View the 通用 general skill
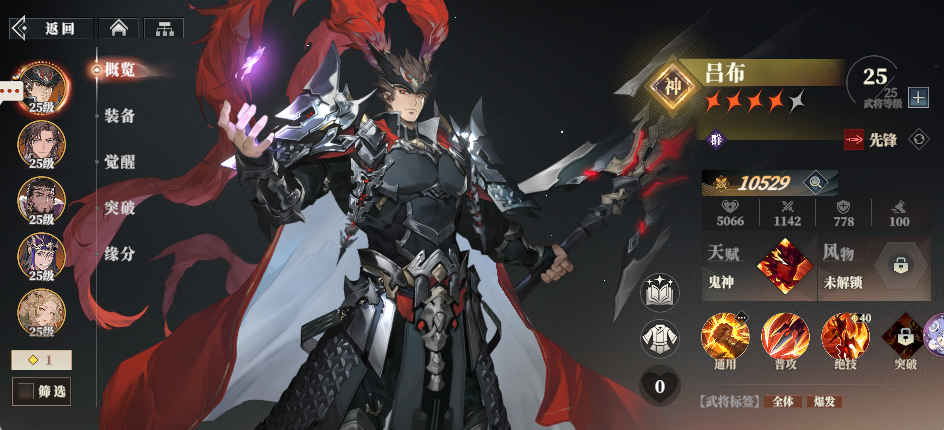944x430 pixels. (x=725, y=337)
